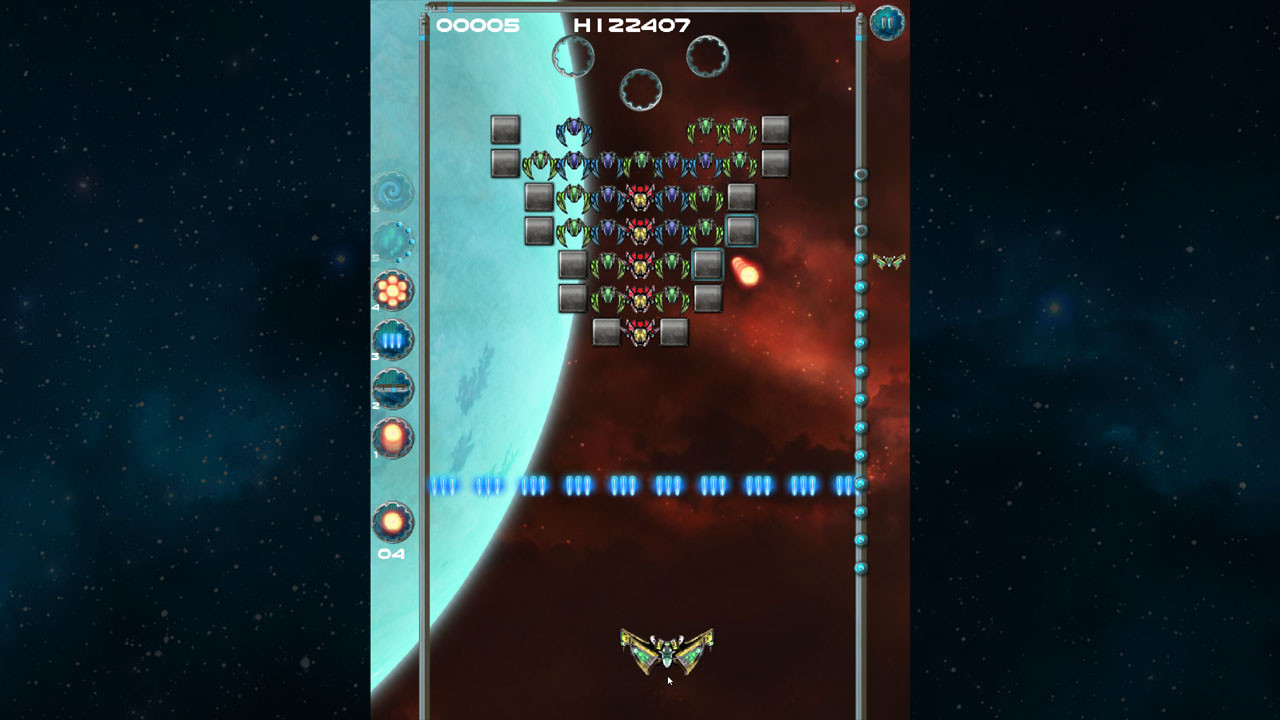Click a metal brick on the left edge
1280x720 pixels.
click(503, 127)
